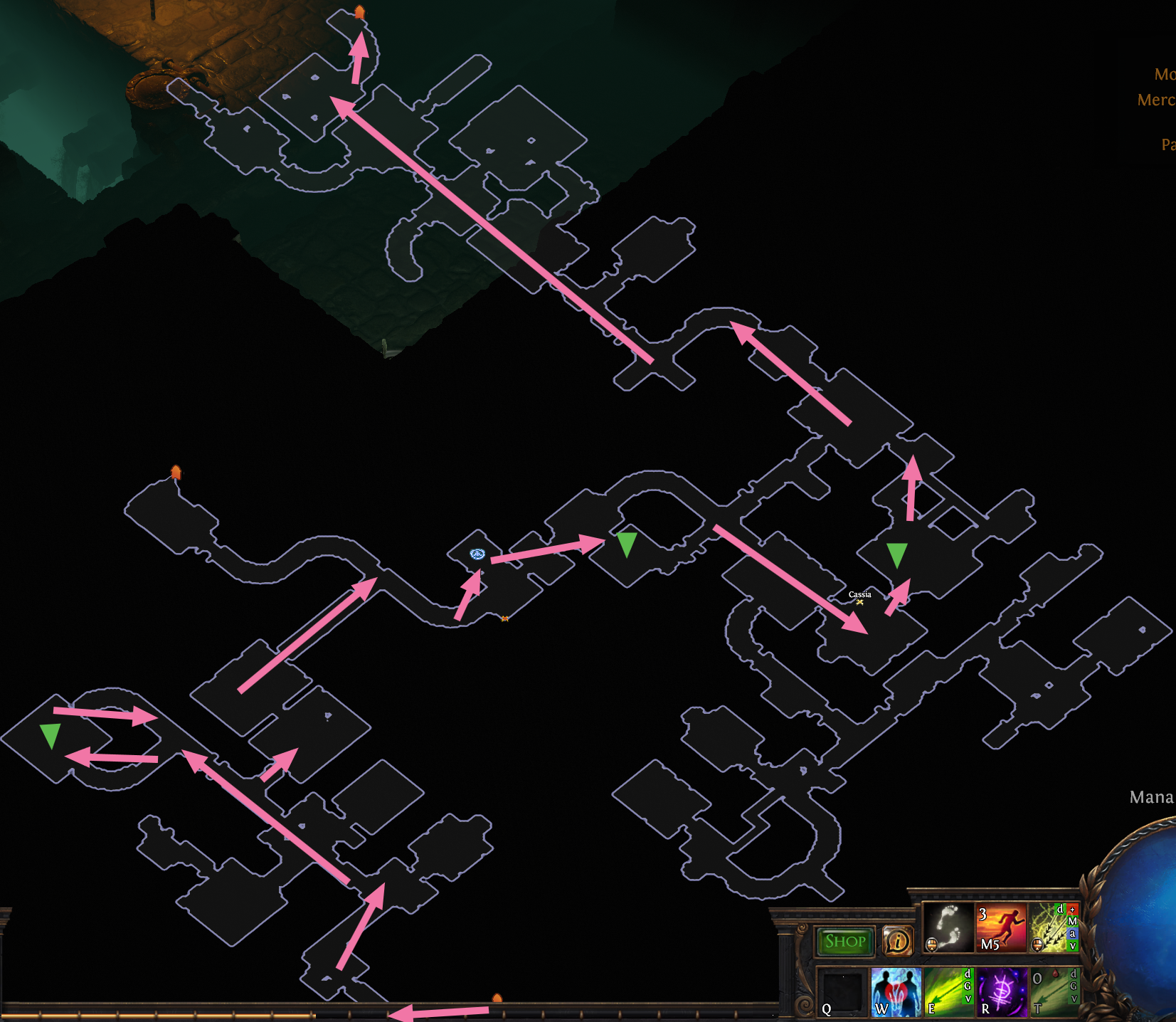Screen dimensions: 1176x1022
Task: Click the green triangle marker near Cassia
Action: tap(896, 553)
